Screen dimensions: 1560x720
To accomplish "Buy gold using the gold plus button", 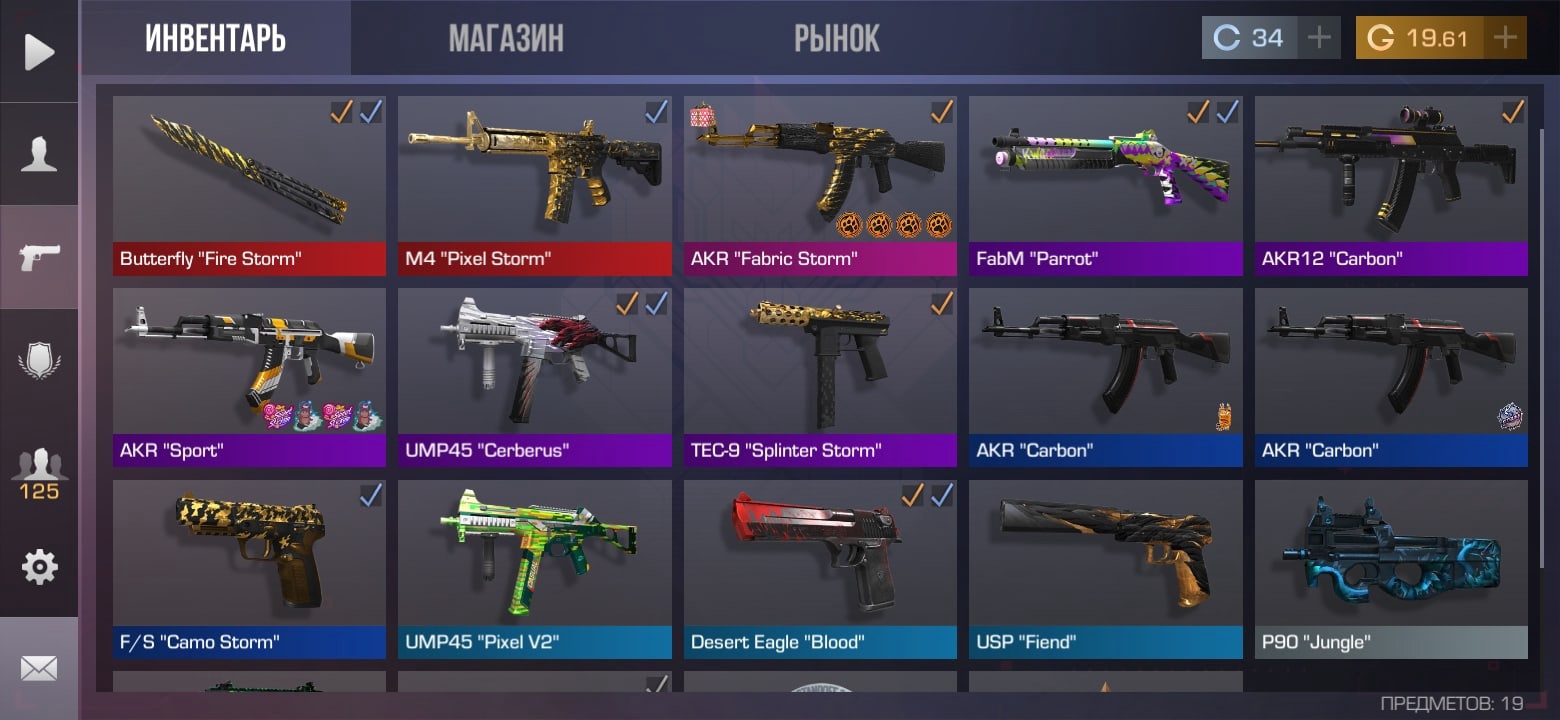I will pyautogui.click(x=1504, y=38).
